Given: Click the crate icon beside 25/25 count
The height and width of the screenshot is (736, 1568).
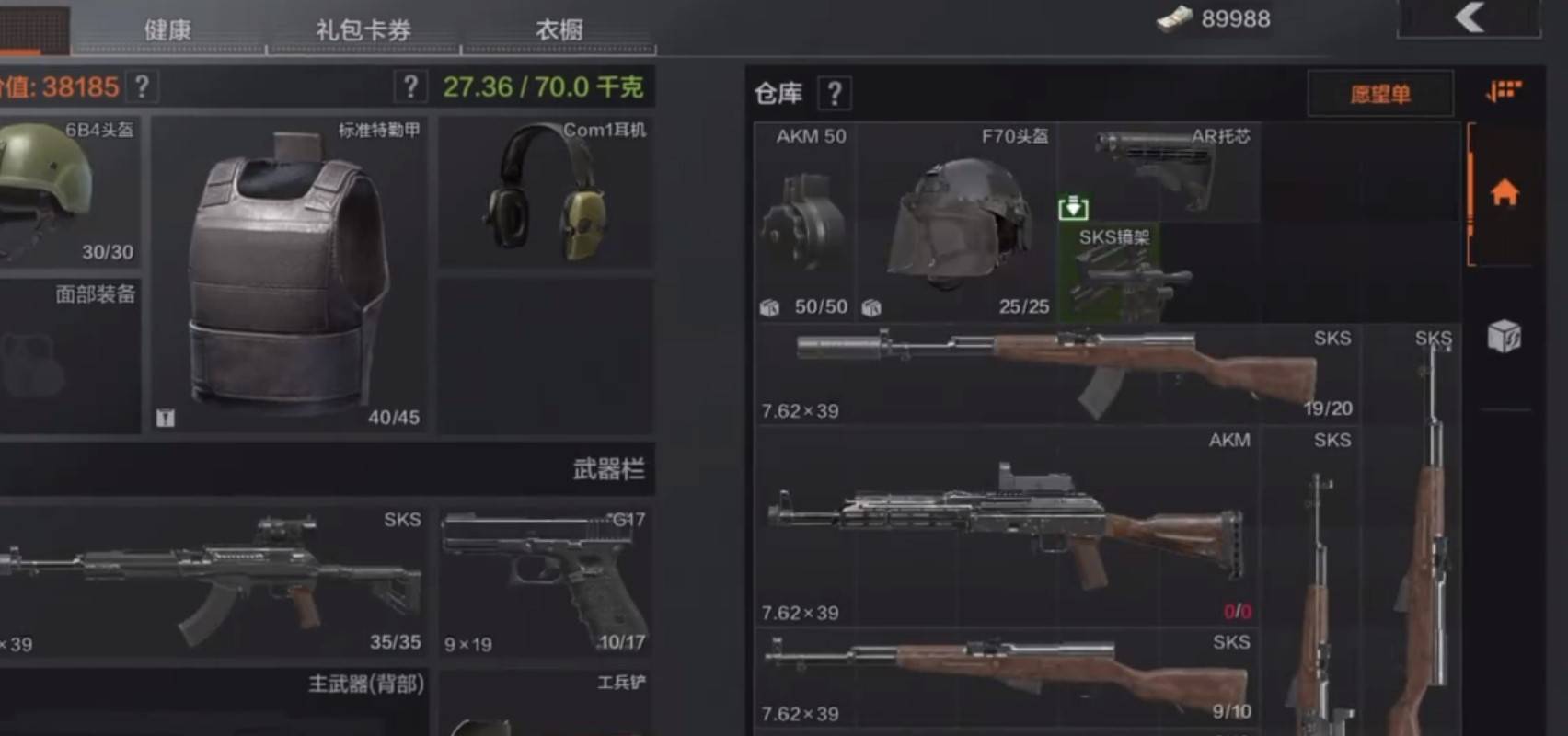Looking at the screenshot, I should coord(873,308).
